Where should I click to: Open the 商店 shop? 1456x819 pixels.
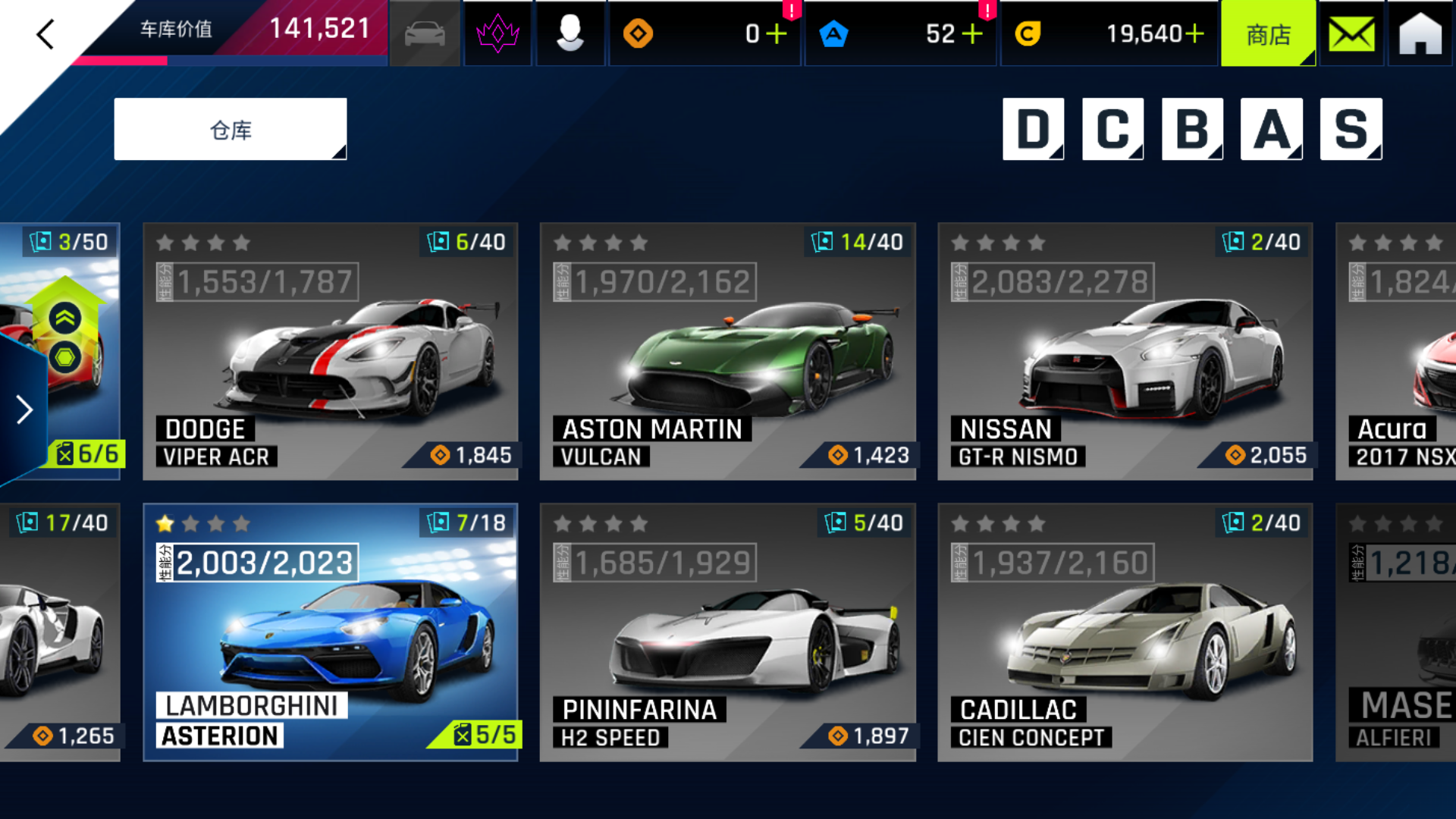[1269, 34]
